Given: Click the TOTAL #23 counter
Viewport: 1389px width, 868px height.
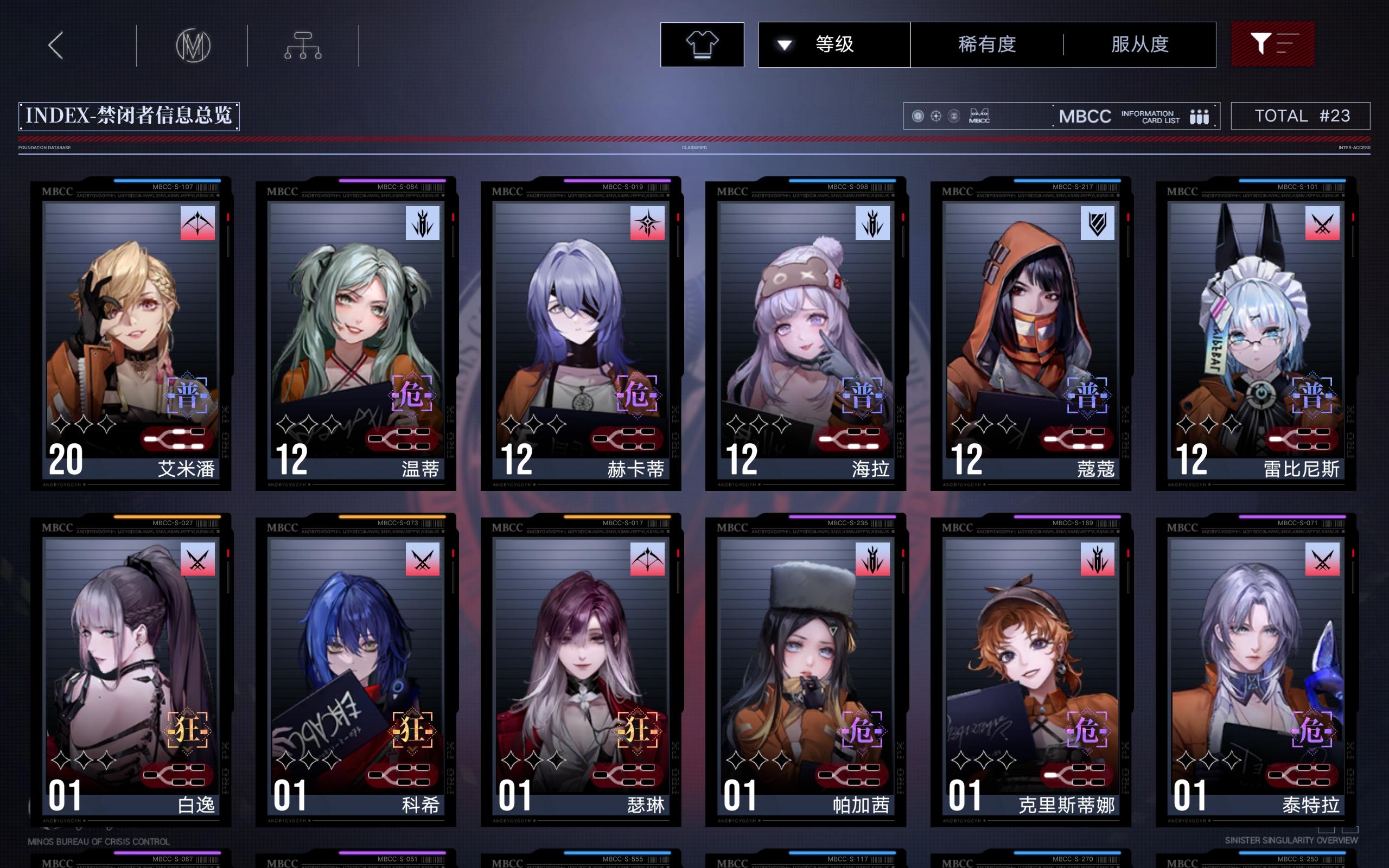Looking at the screenshot, I should [1301, 116].
